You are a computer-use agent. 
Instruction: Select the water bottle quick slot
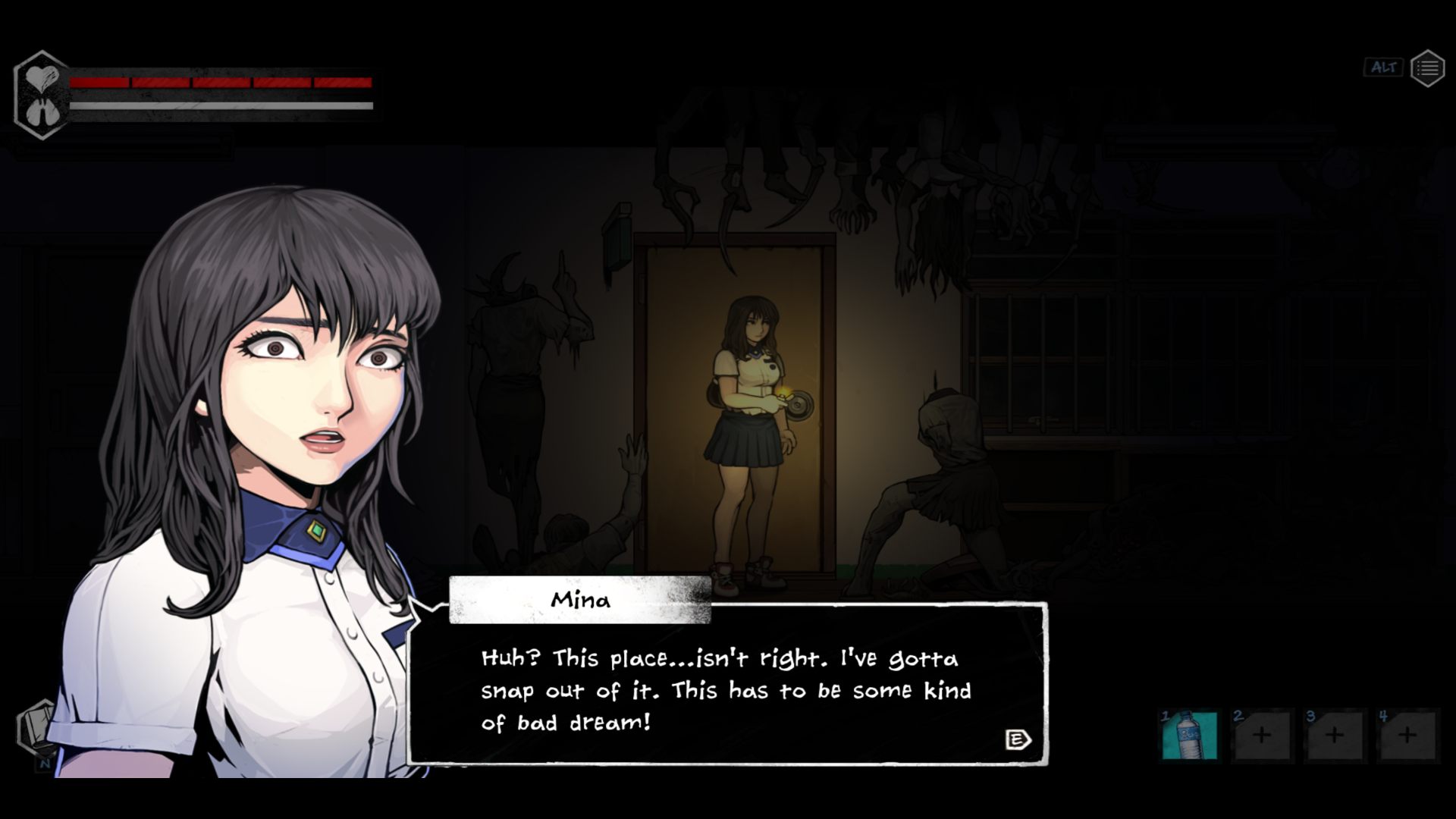(x=1189, y=735)
